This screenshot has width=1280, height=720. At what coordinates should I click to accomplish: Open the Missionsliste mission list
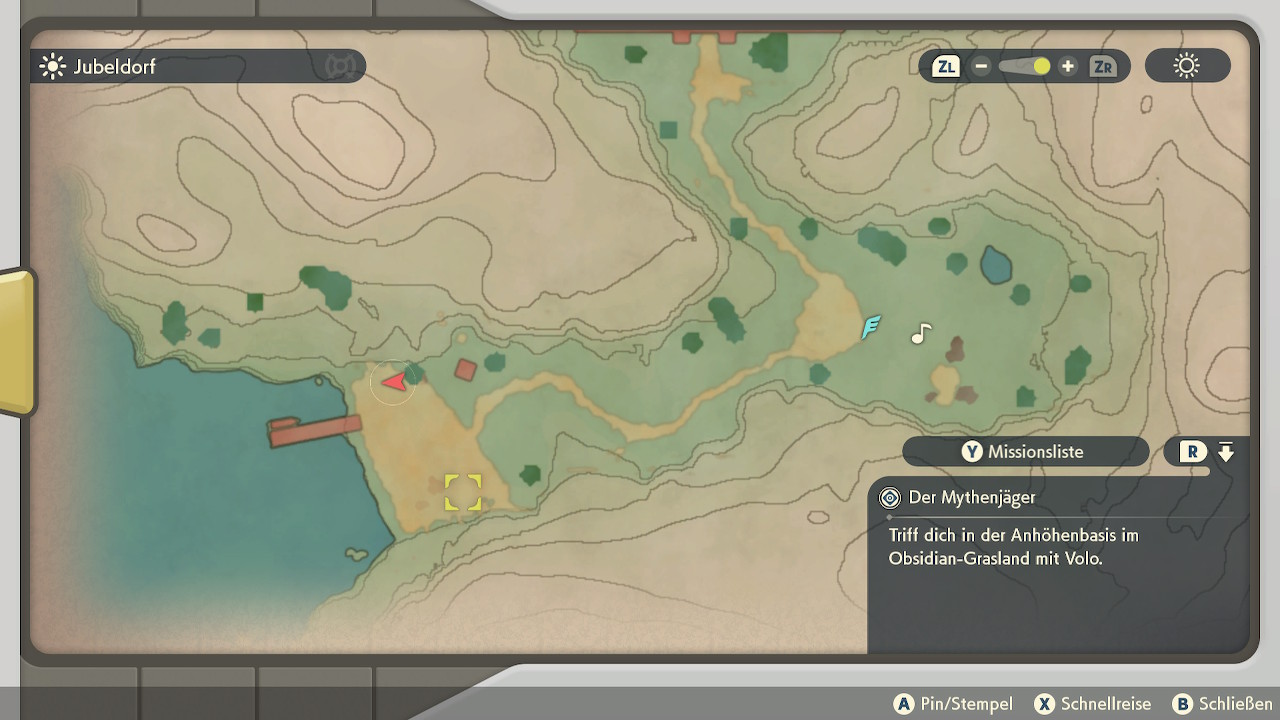(1025, 452)
